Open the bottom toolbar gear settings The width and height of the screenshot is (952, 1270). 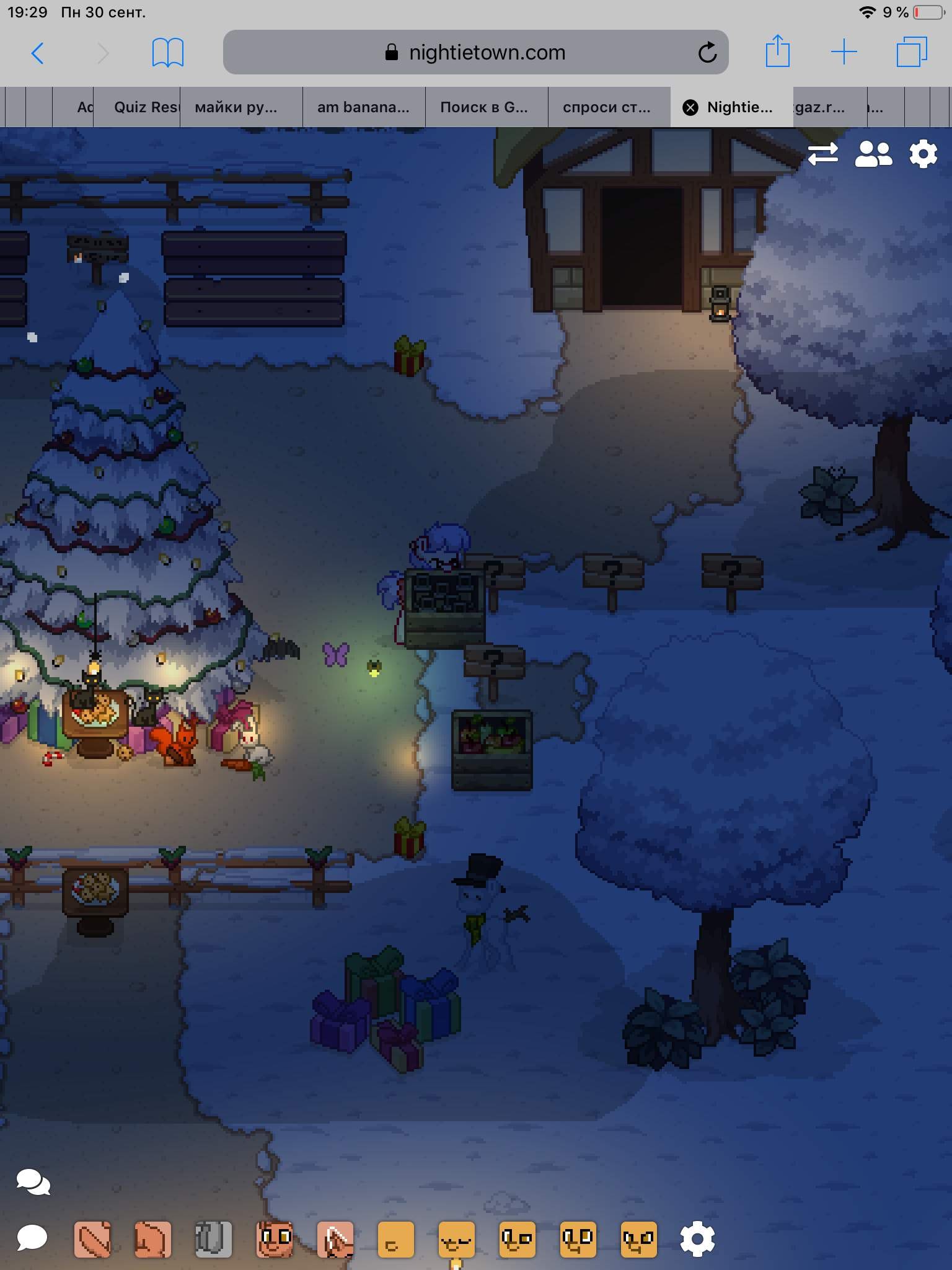point(697,1239)
